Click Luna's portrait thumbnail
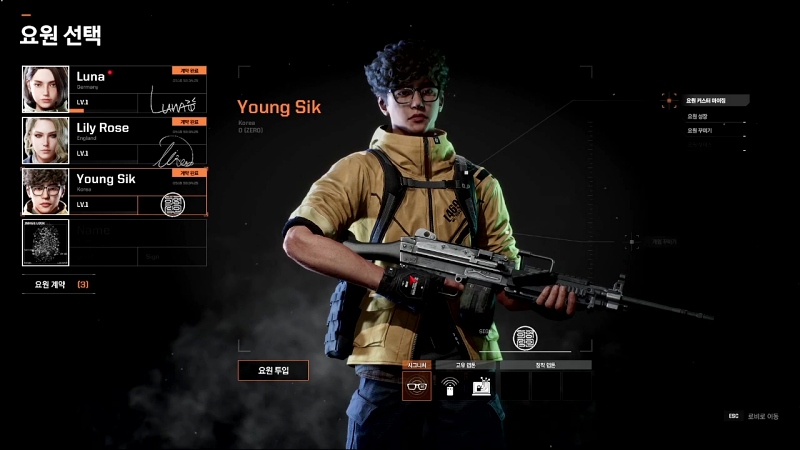 (x=46, y=89)
